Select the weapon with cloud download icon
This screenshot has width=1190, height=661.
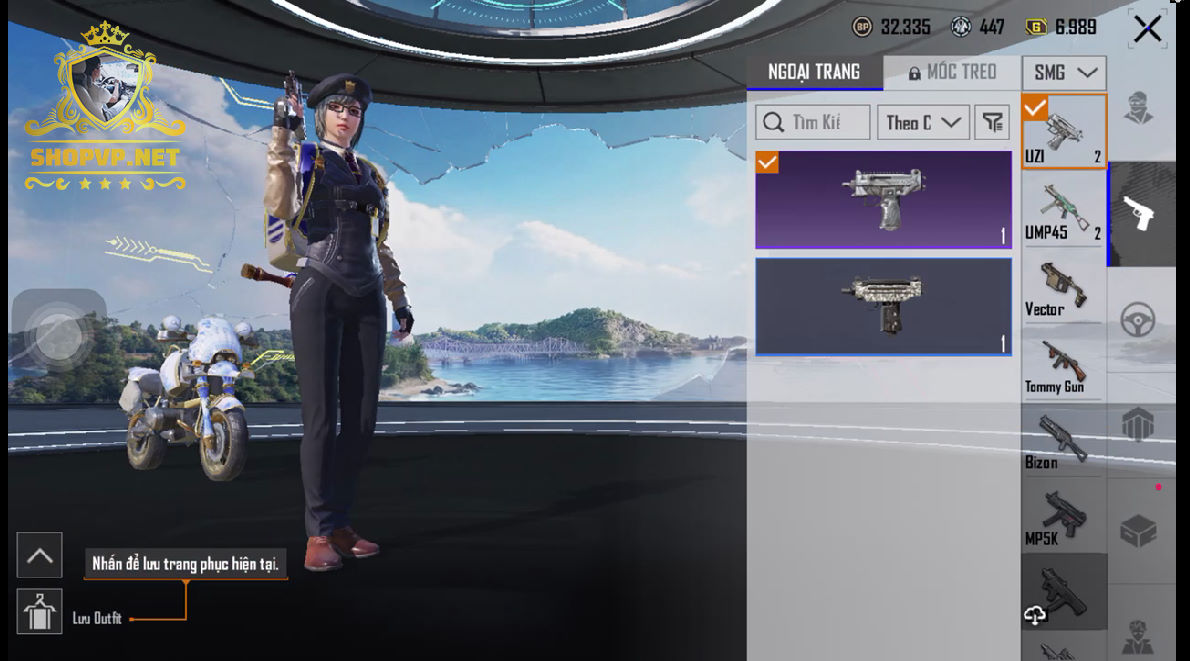1063,594
